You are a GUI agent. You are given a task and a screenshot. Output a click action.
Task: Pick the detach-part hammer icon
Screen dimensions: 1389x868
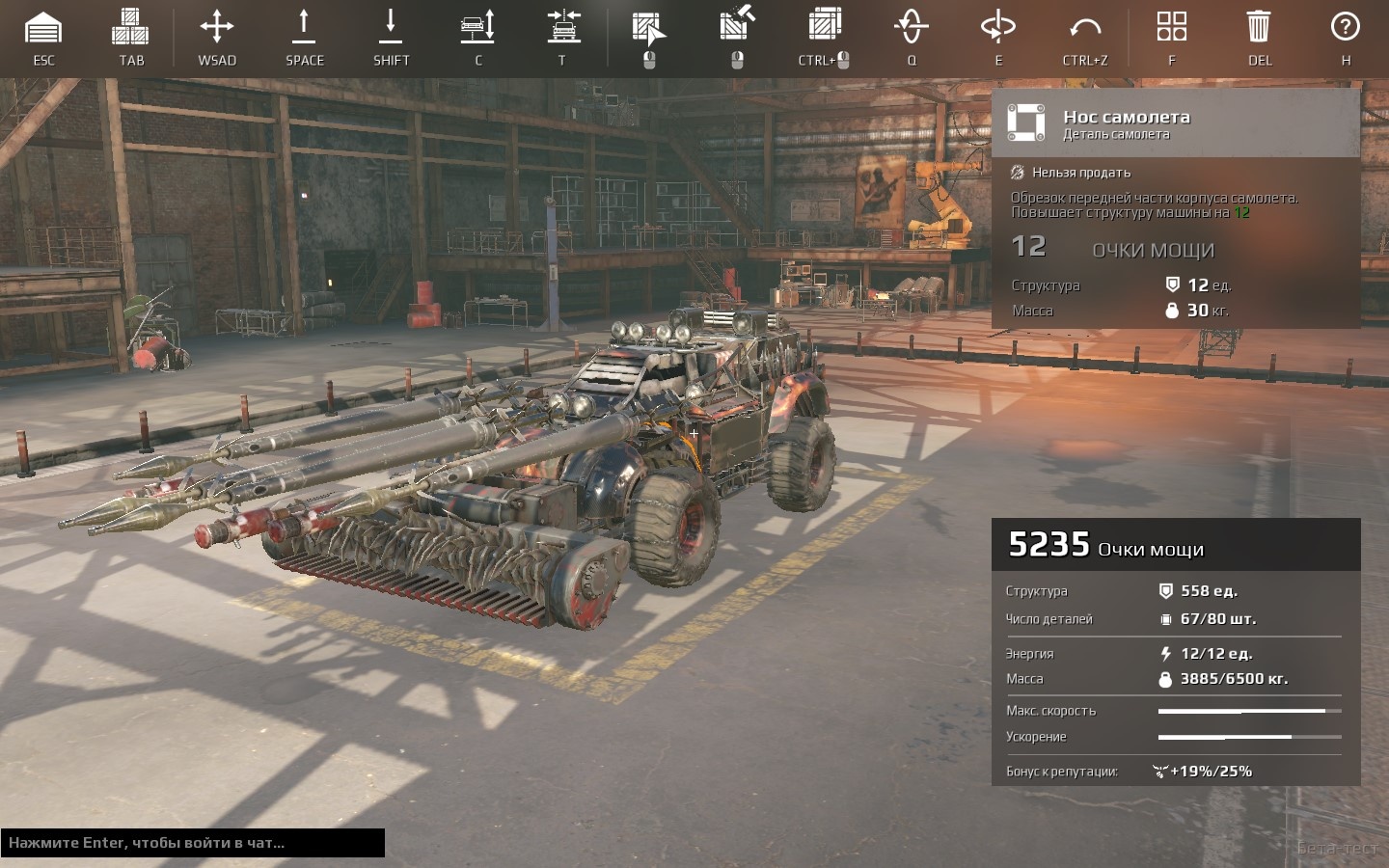[x=737, y=25]
